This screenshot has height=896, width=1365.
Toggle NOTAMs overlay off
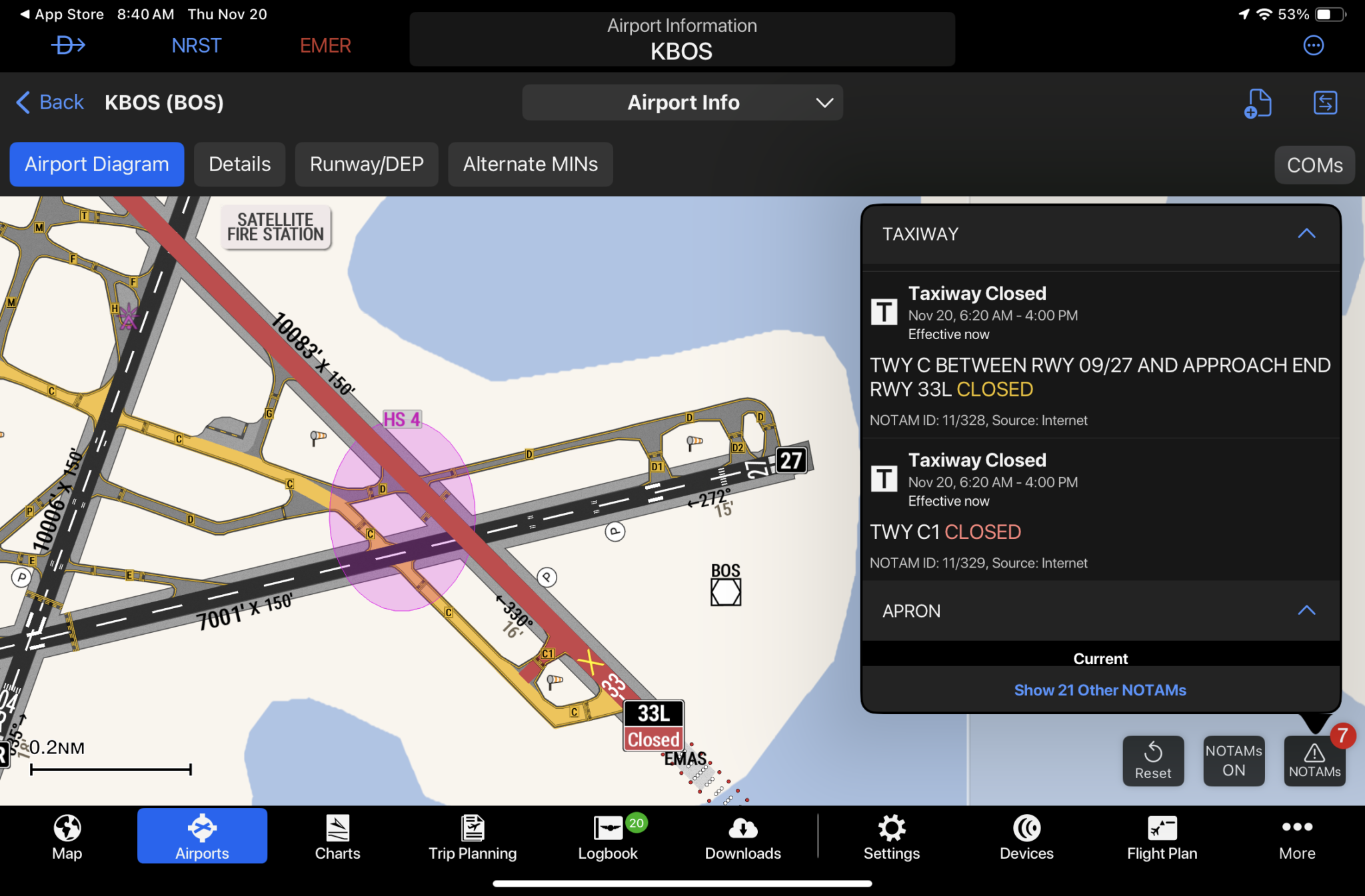(1234, 761)
